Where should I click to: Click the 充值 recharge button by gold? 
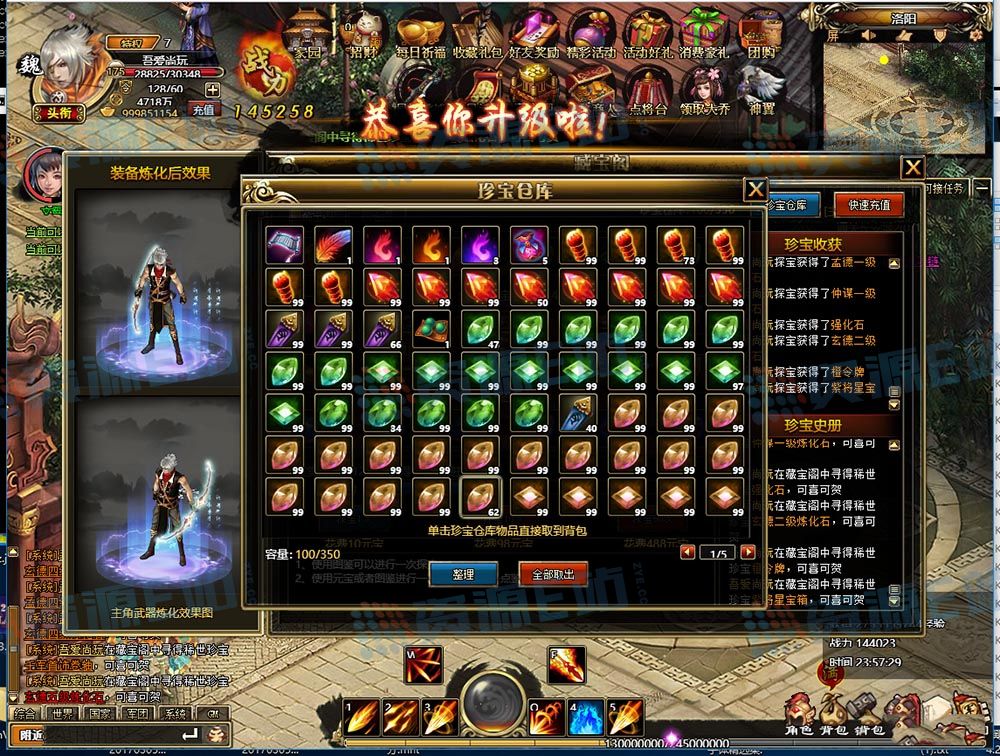tap(203, 110)
